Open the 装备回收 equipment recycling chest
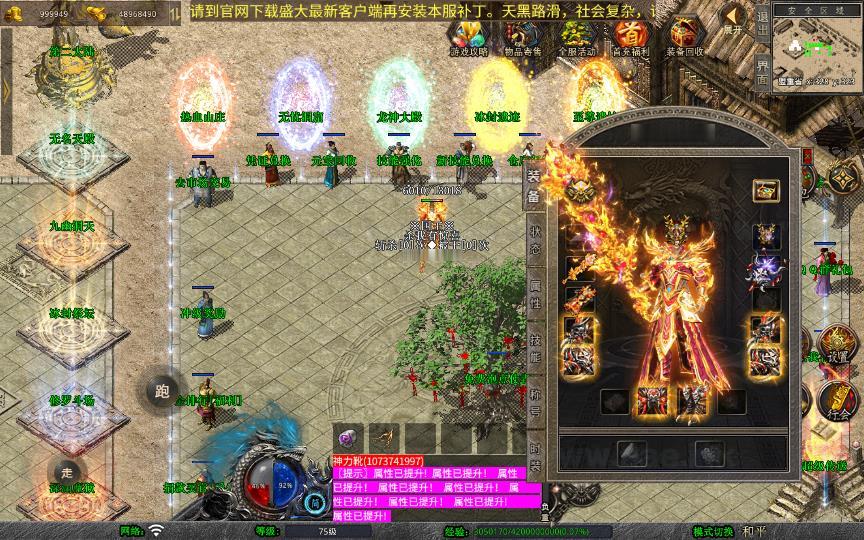 pos(685,37)
